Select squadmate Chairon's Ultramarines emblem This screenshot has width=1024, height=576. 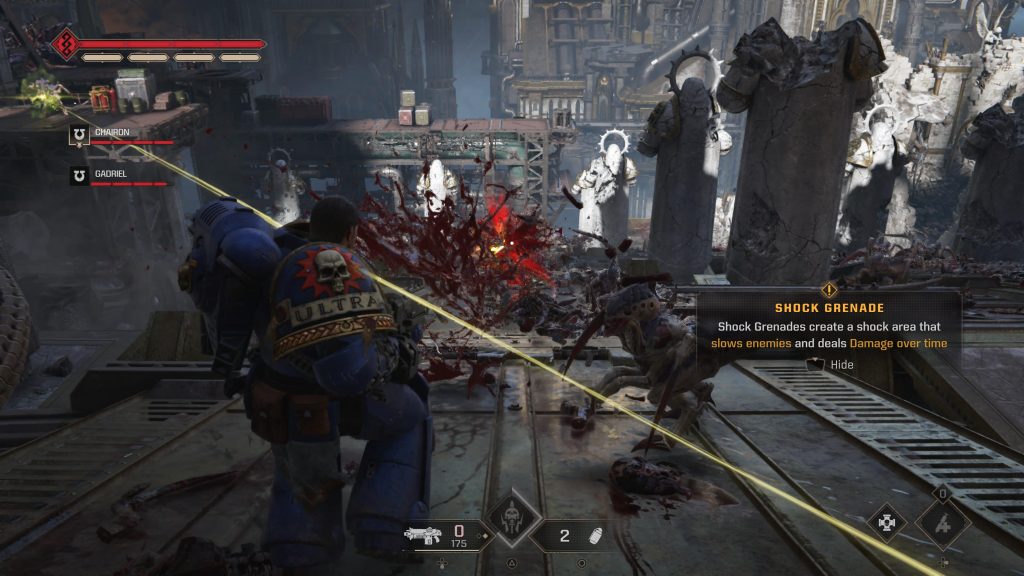(x=79, y=134)
